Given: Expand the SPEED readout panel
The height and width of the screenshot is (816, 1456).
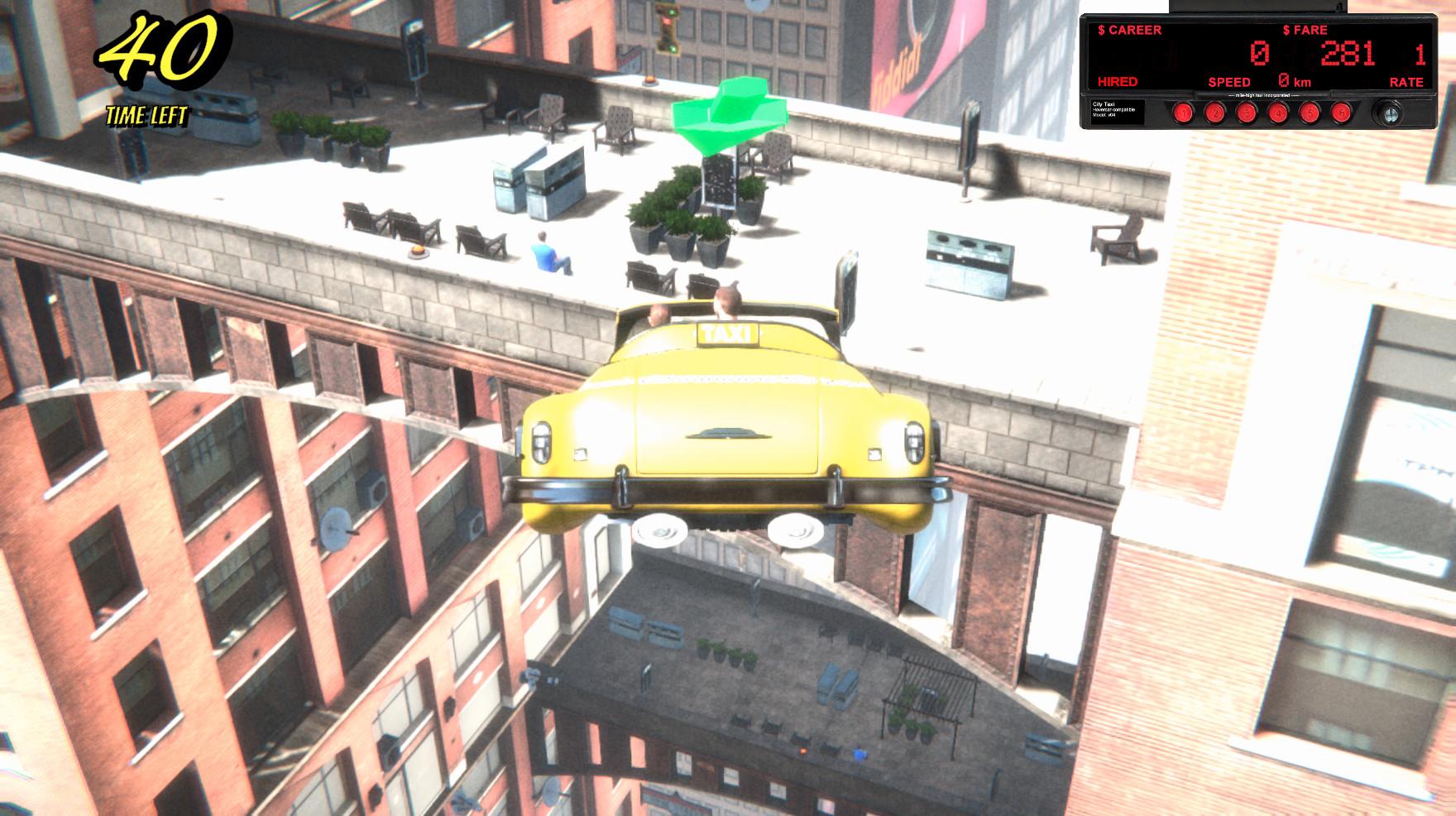Looking at the screenshot, I should click(x=1229, y=82).
